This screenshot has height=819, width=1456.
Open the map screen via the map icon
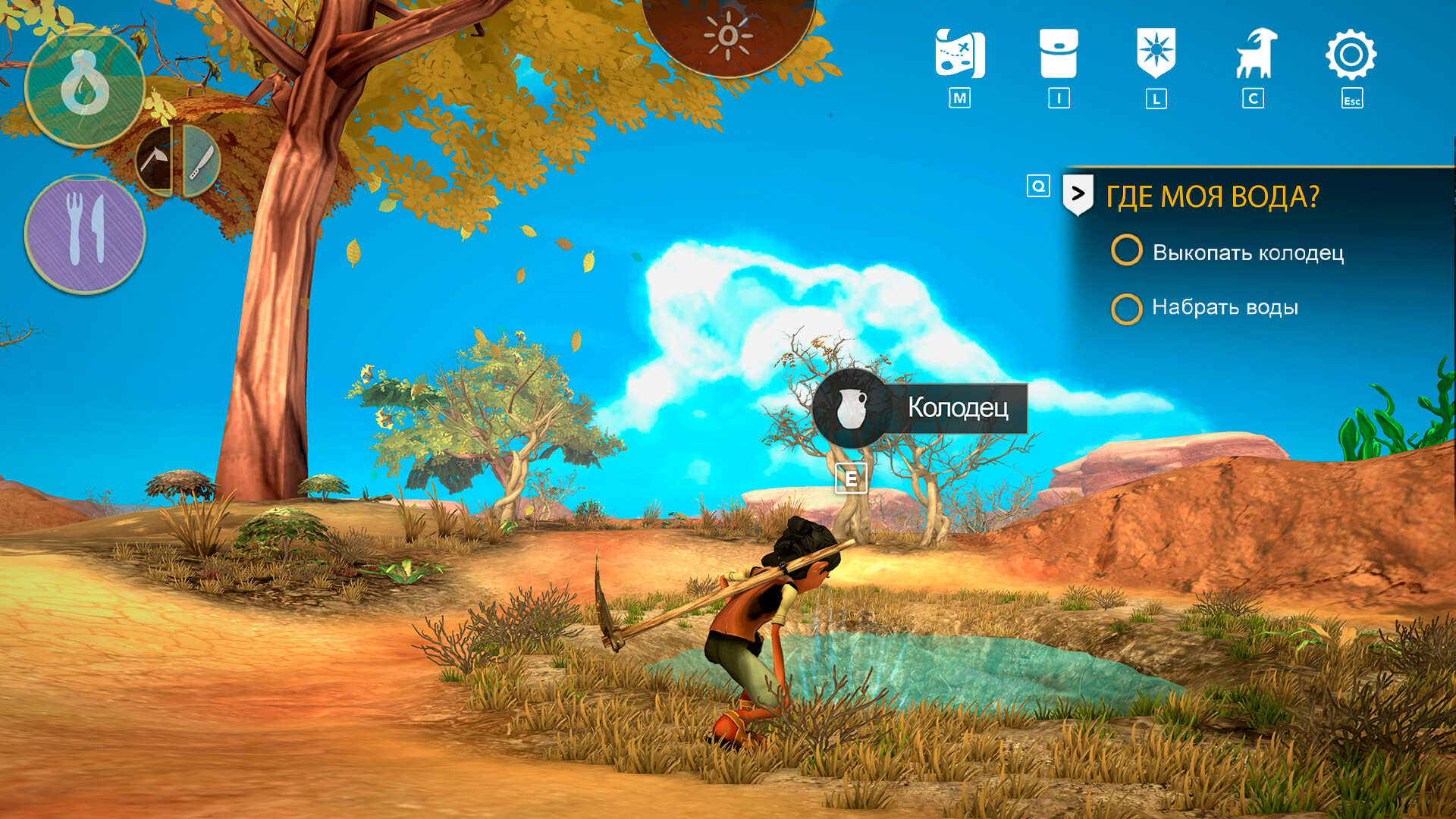click(x=959, y=52)
